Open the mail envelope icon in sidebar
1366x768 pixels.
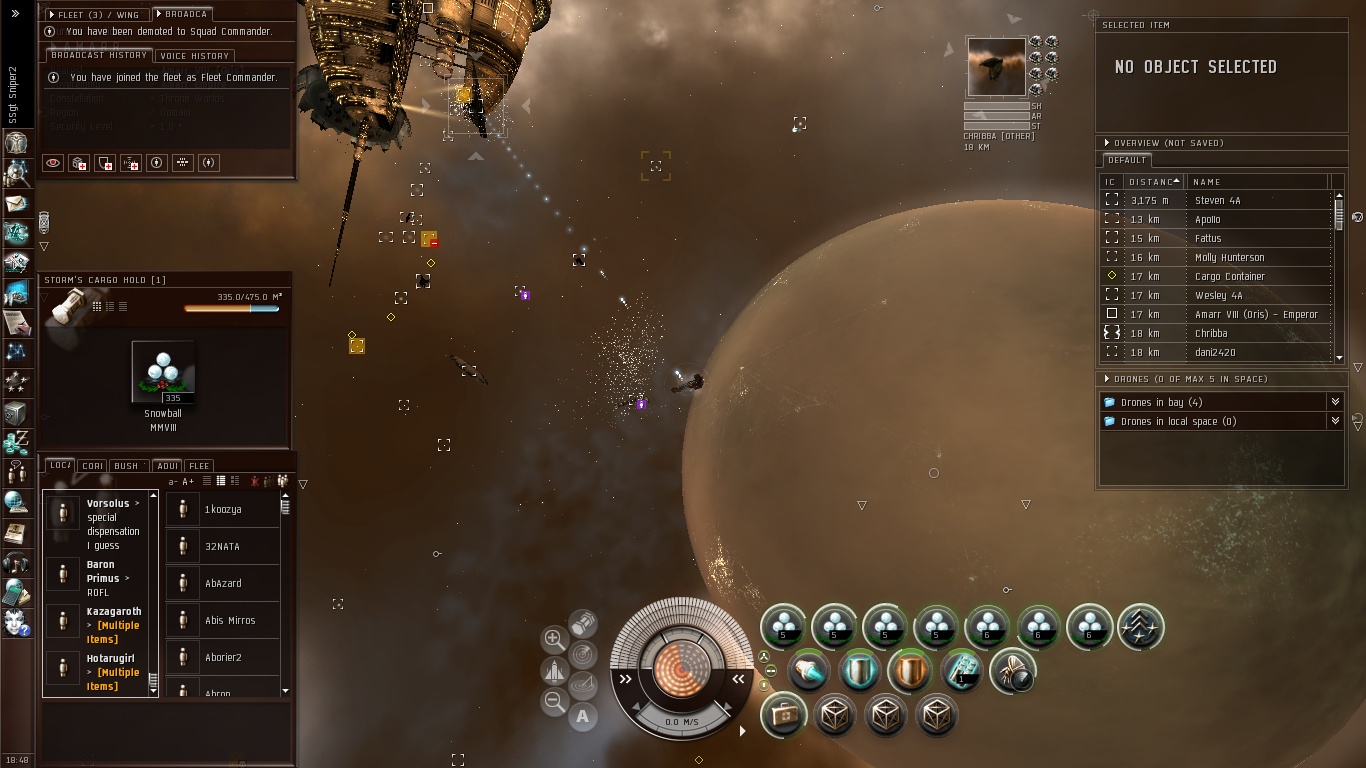pyautogui.click(x=16, y=204)
